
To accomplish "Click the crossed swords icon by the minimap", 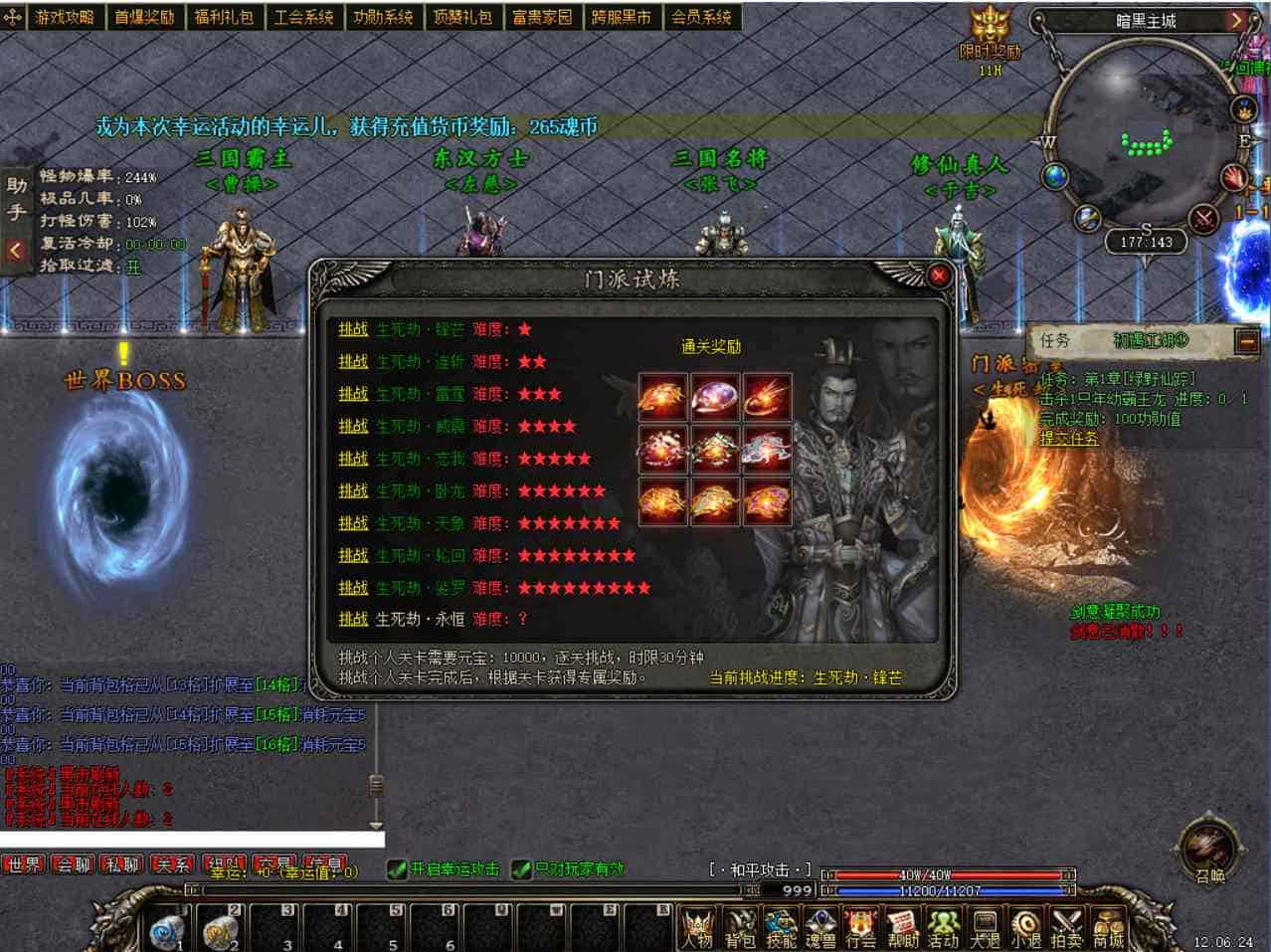I will (1204, 218).
